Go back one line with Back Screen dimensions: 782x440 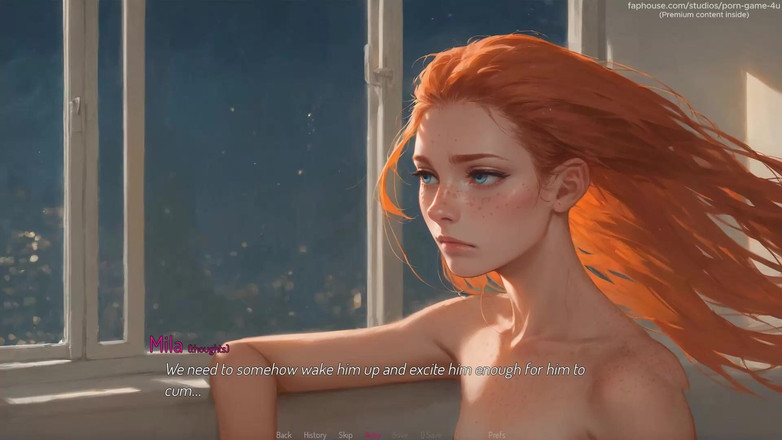tap(284, 435)
